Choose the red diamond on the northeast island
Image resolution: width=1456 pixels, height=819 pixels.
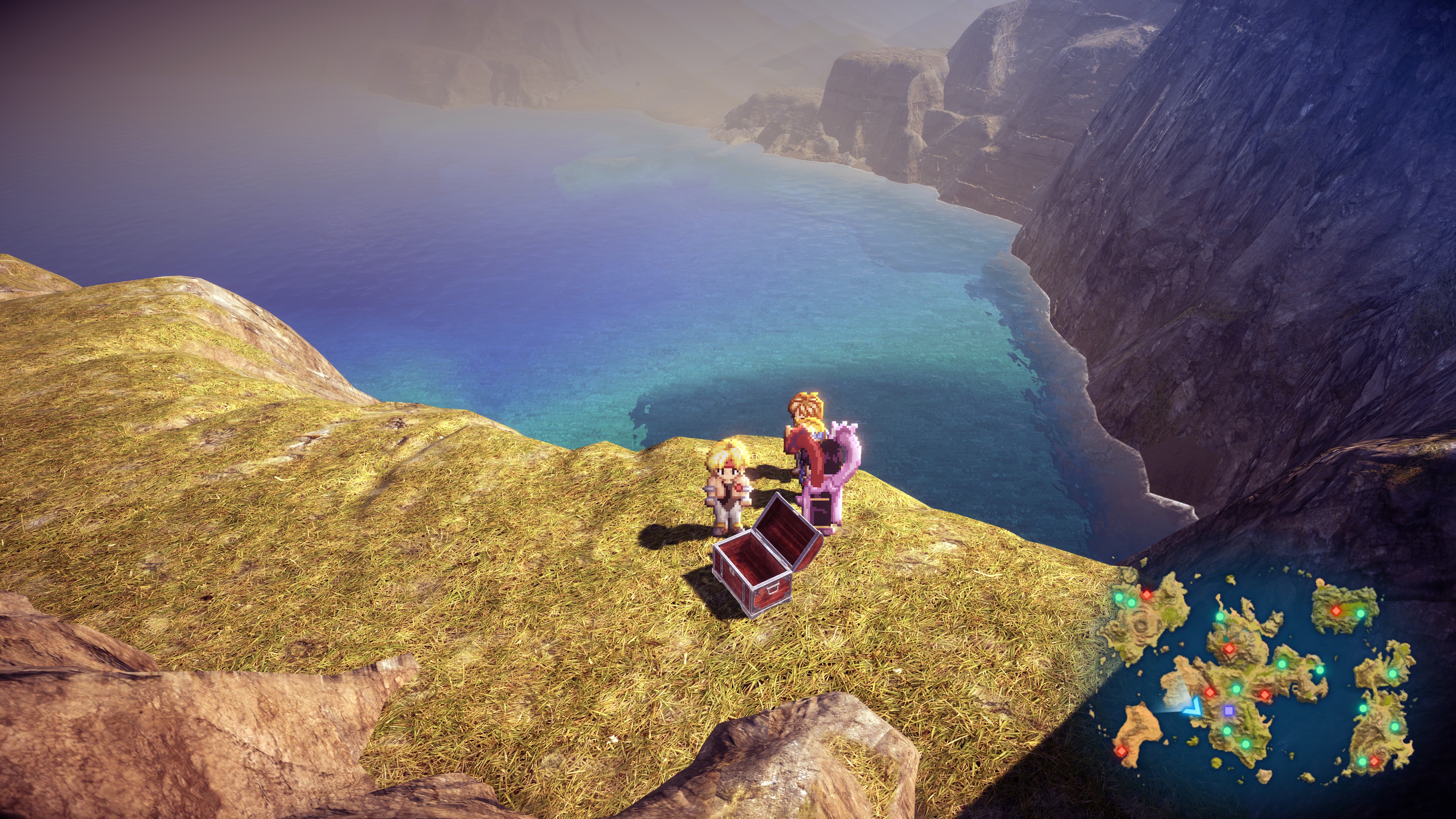(x=1336, y=610)
